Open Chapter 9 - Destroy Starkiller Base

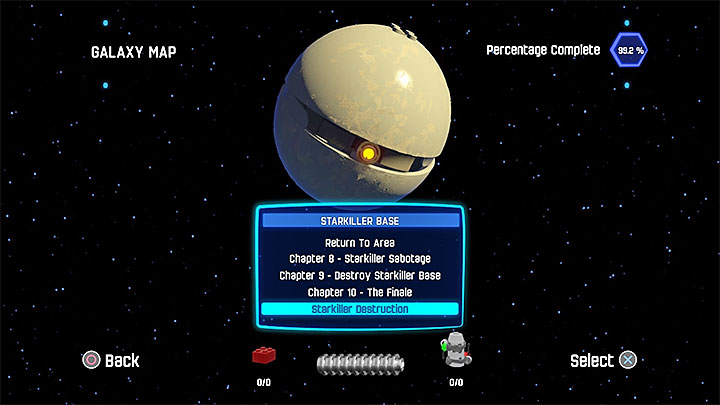[x=359, y=275]
